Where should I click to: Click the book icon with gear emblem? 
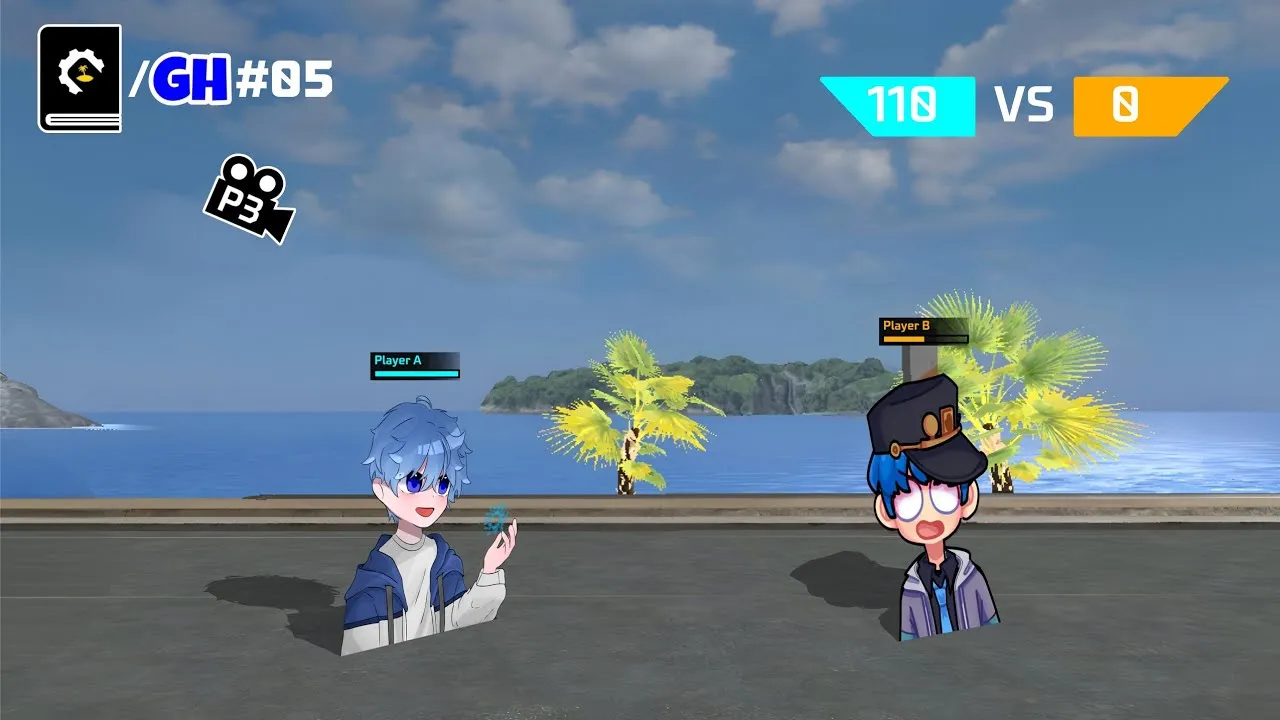click(80, 78)
